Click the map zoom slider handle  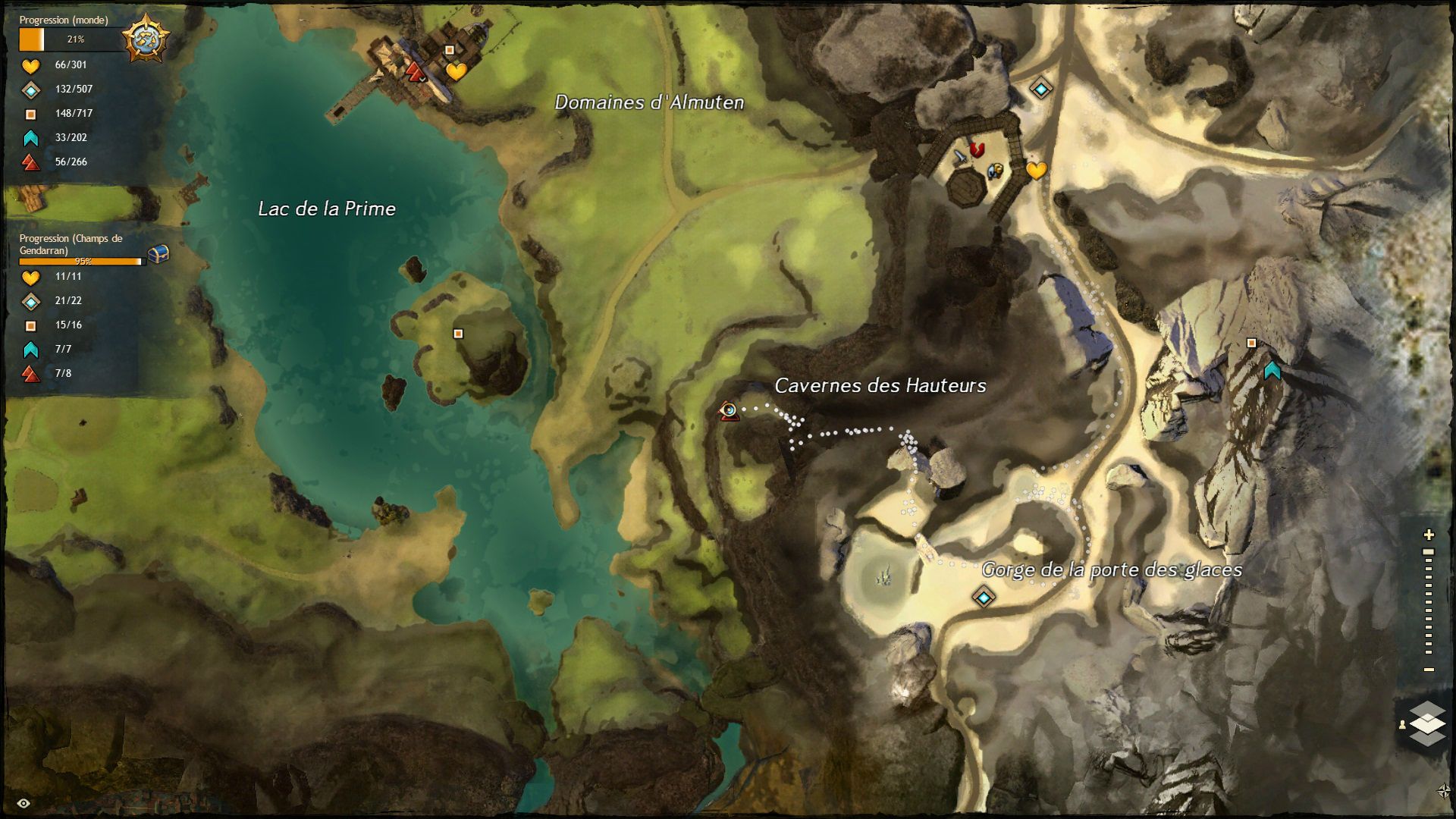point(1428,551)
